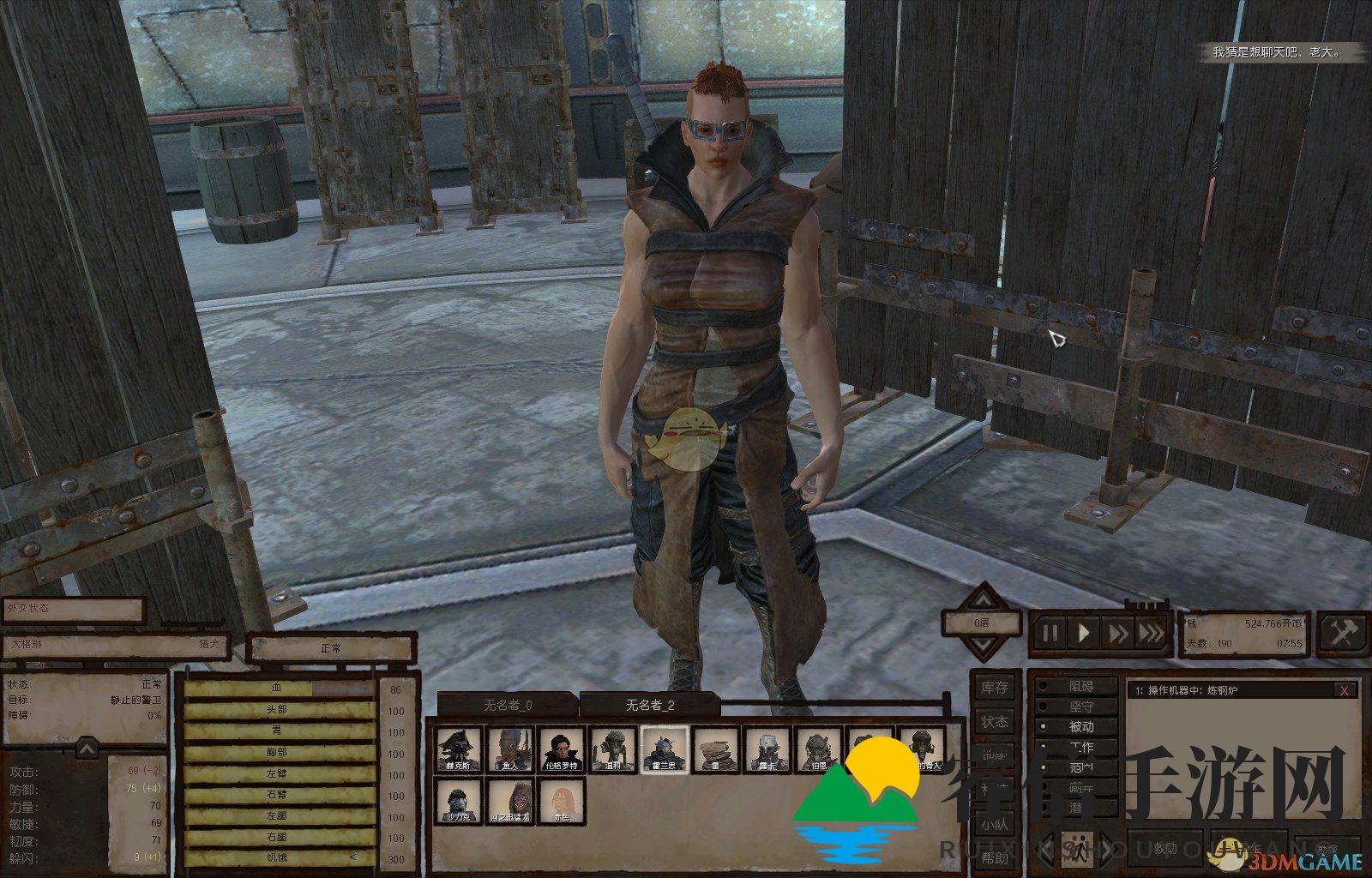Pause the game speed
The image size is (1372, 878).
tap(1050, 634)
